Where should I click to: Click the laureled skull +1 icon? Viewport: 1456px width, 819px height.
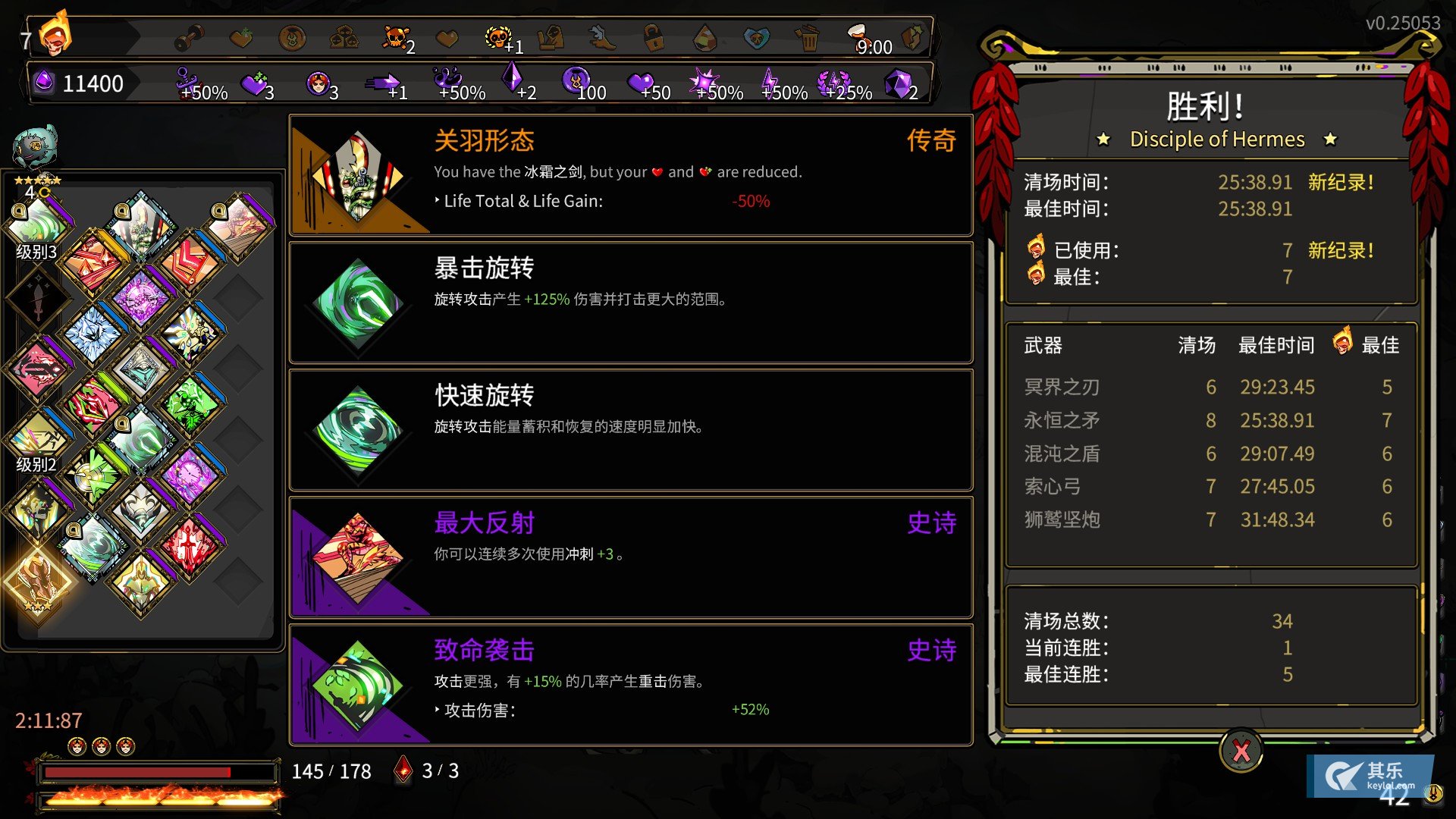pos(497,36)
